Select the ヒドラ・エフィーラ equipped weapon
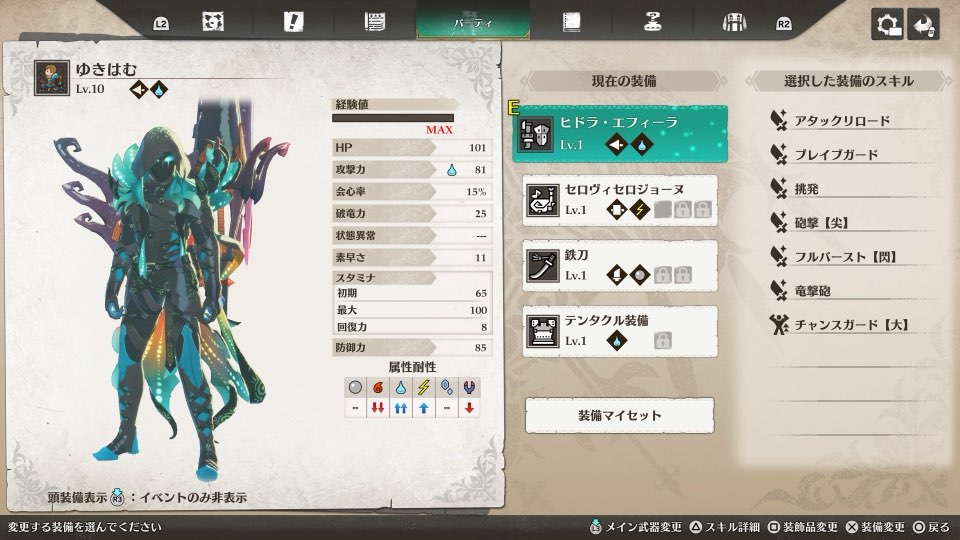Image resolution: width=960 pixels, height=540 pixels. point(620,133)
